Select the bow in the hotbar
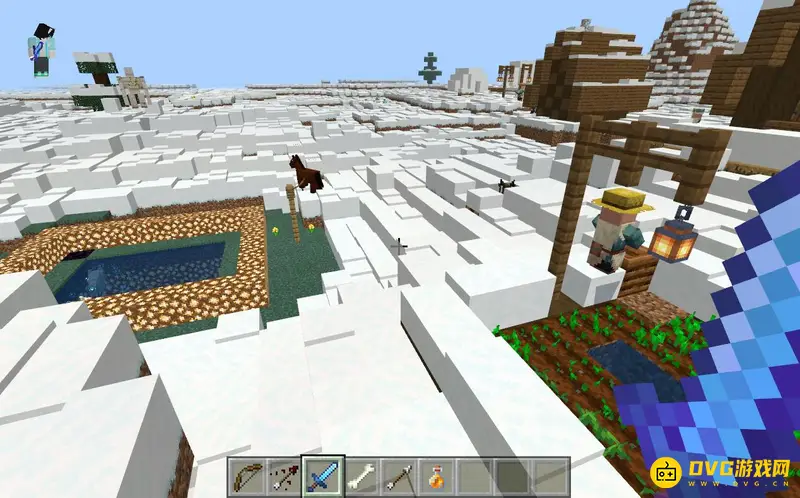Viewport: 800px width, 498px height. 247,475
